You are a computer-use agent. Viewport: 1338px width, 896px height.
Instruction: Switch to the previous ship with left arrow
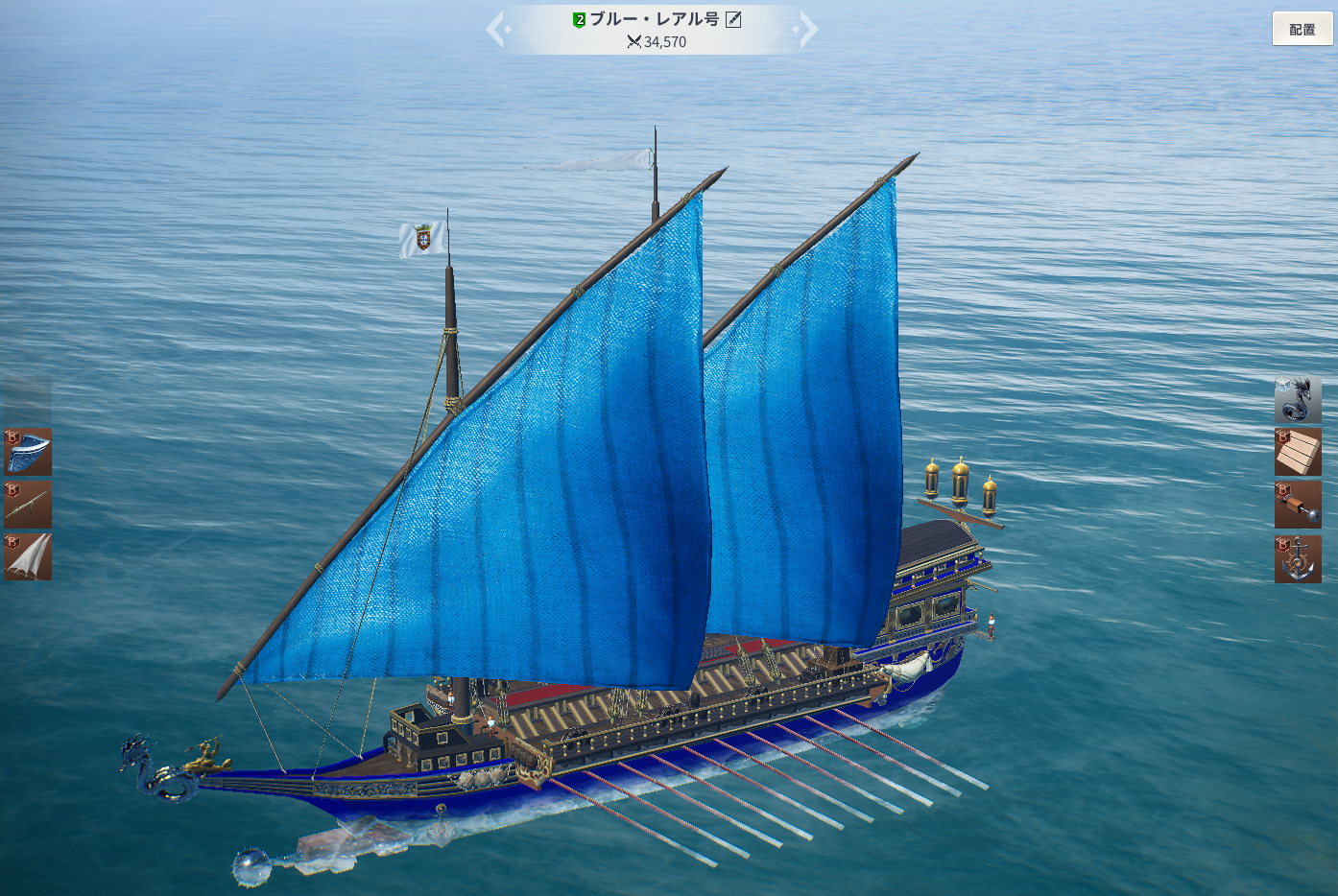point(496,29)
